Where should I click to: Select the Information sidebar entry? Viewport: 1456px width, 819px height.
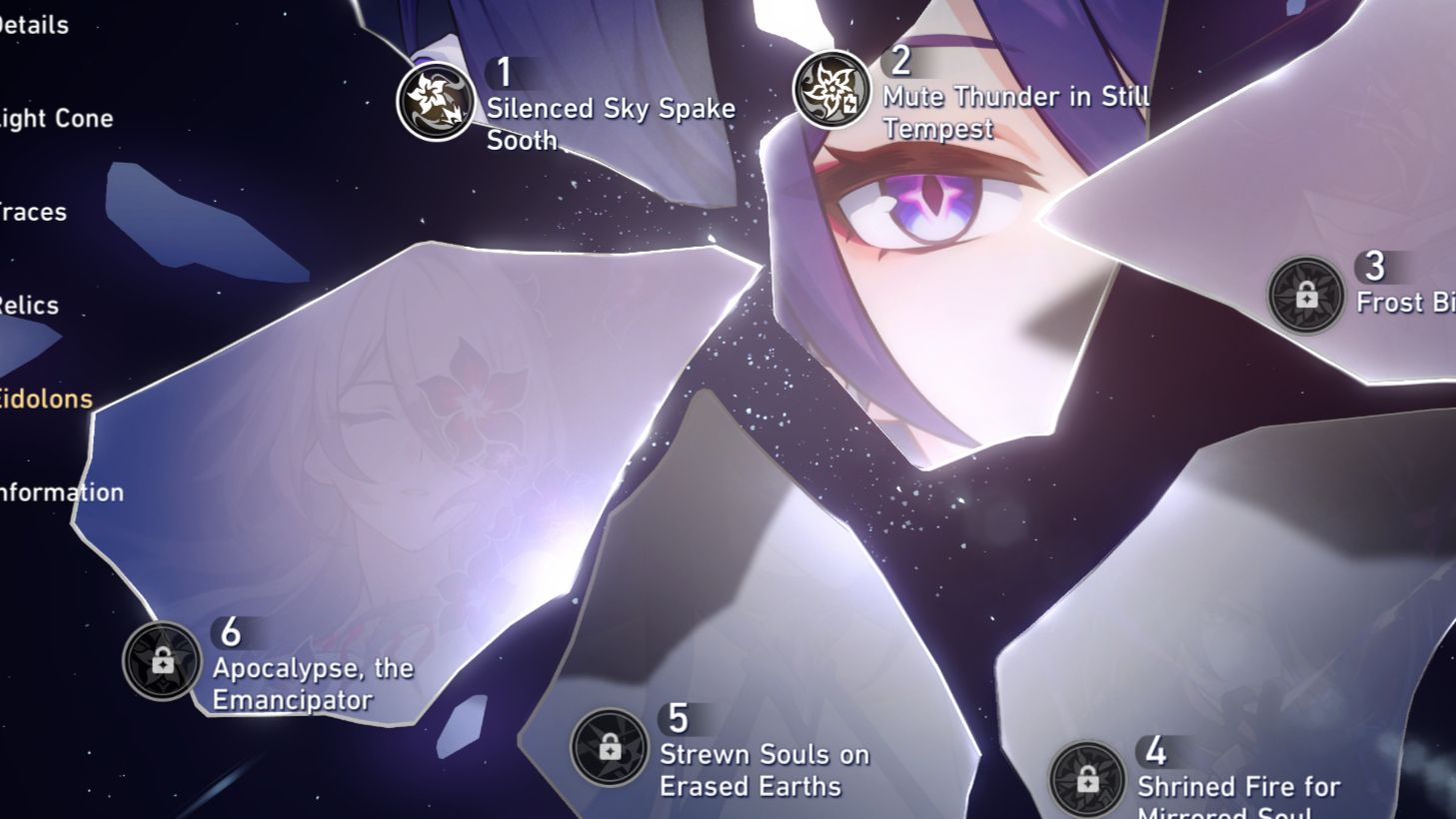tap(61, 491)
